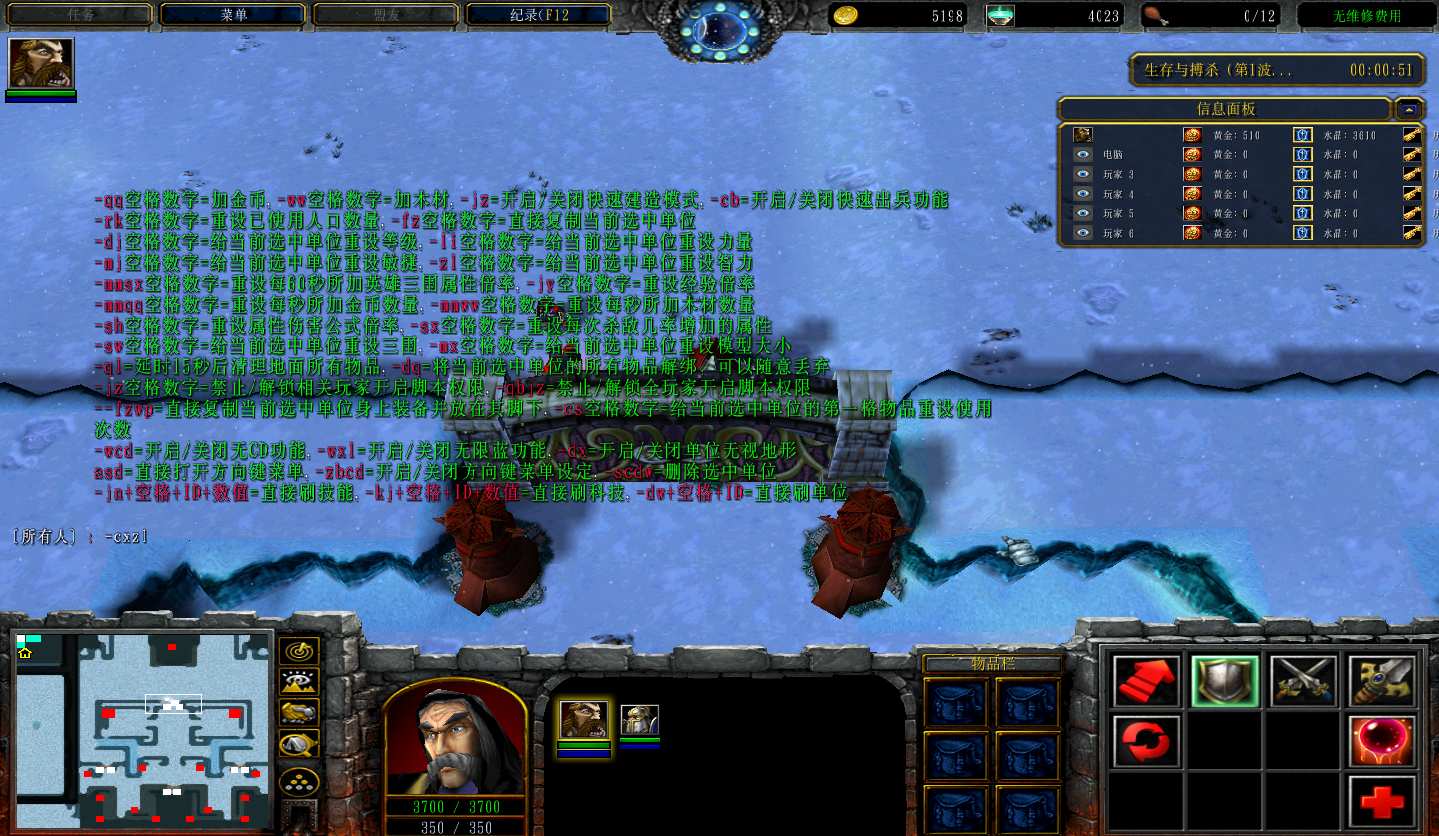
Task: Toggle the formation movement button
Action: point(298,780)
